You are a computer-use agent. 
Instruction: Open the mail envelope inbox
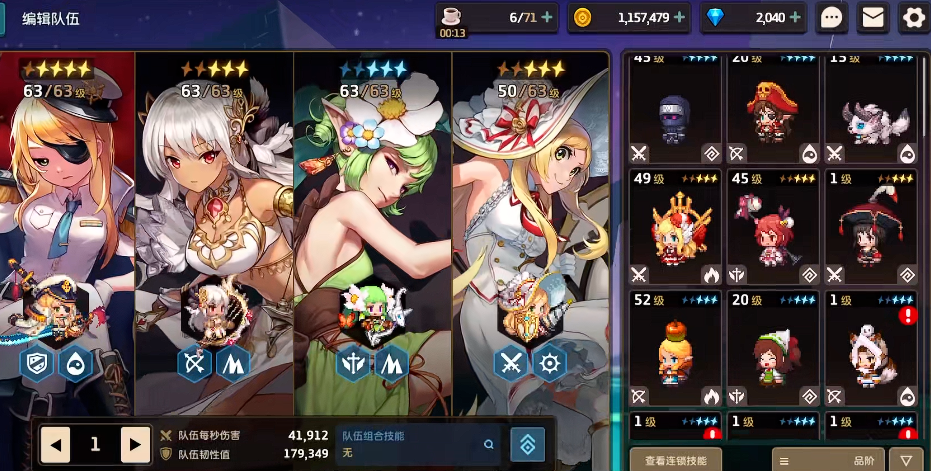point(873,17)
